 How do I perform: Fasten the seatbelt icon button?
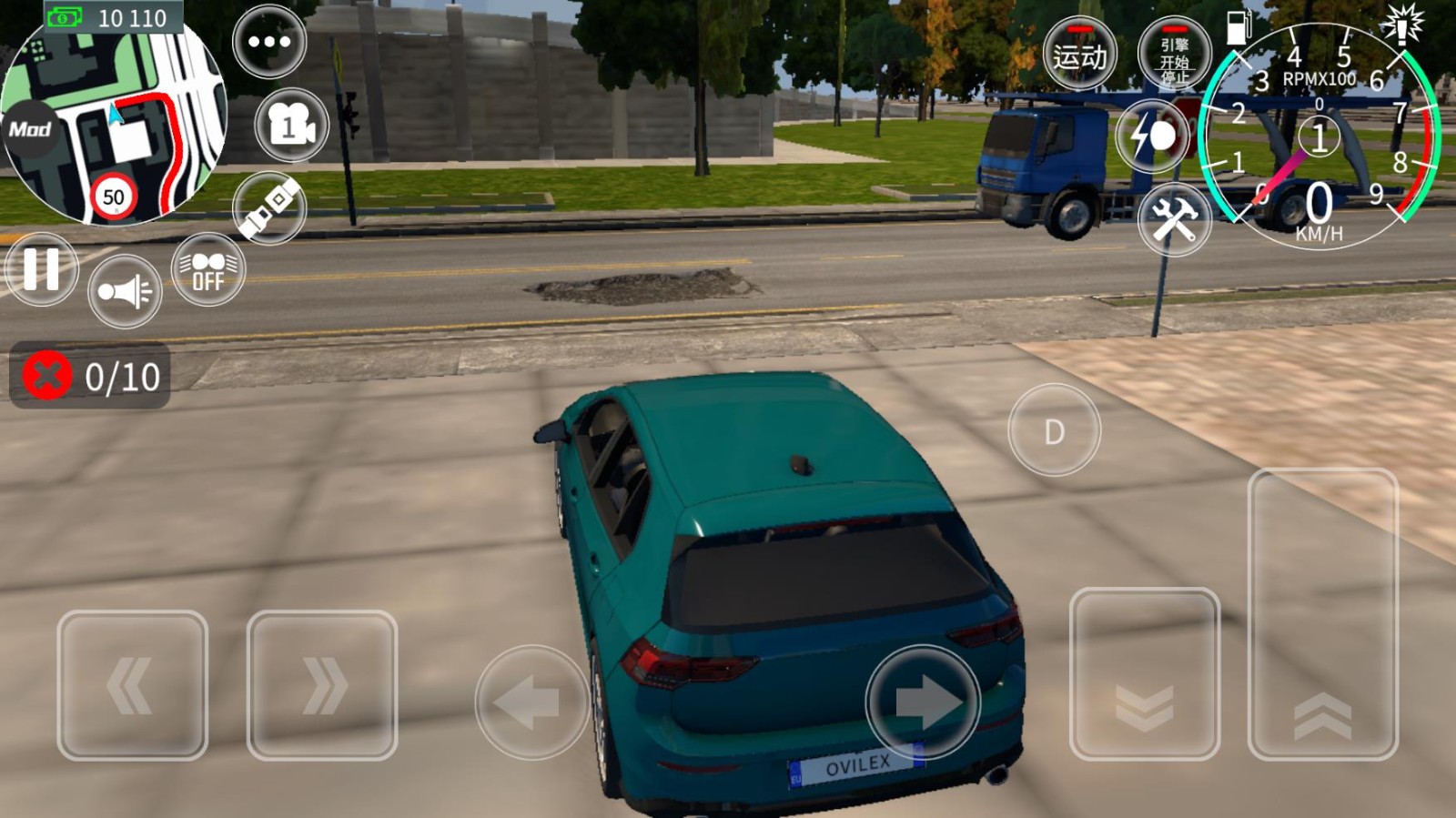coord(269,207)
